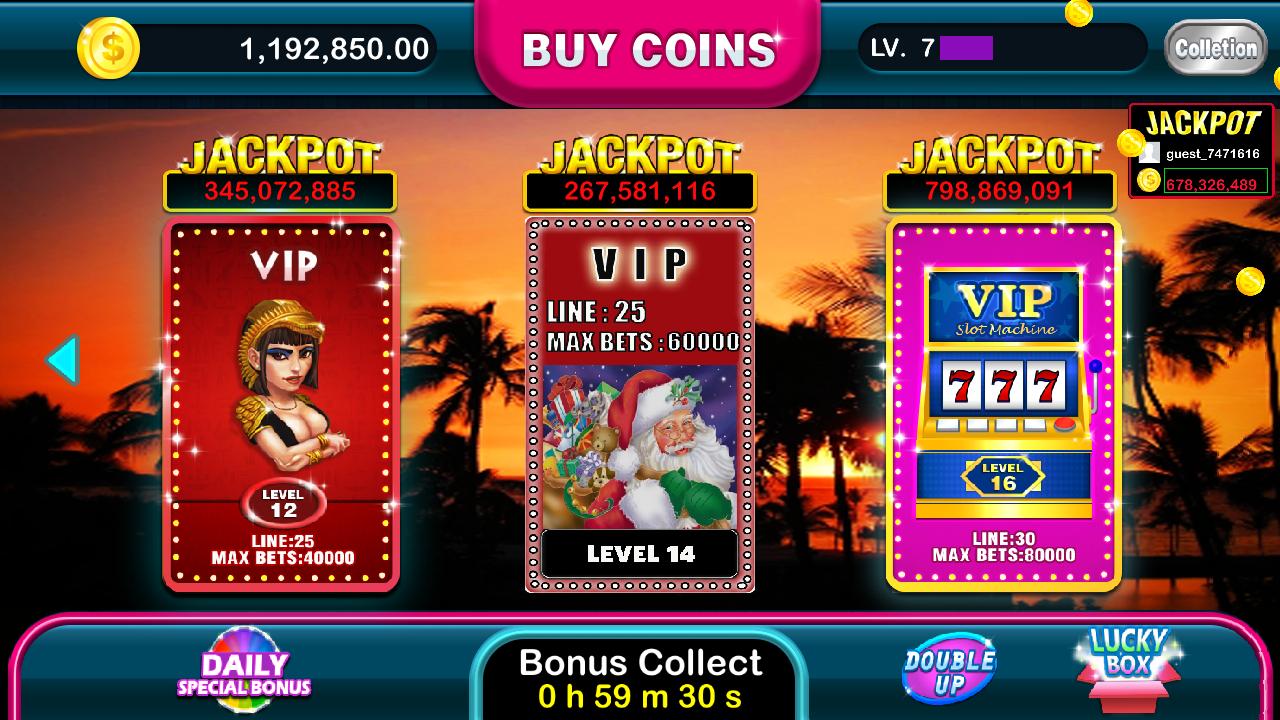Click the guest avatar icon in the jackpot panel
The height and width of the screenshot is (720, 1280).
point(1148,154)
